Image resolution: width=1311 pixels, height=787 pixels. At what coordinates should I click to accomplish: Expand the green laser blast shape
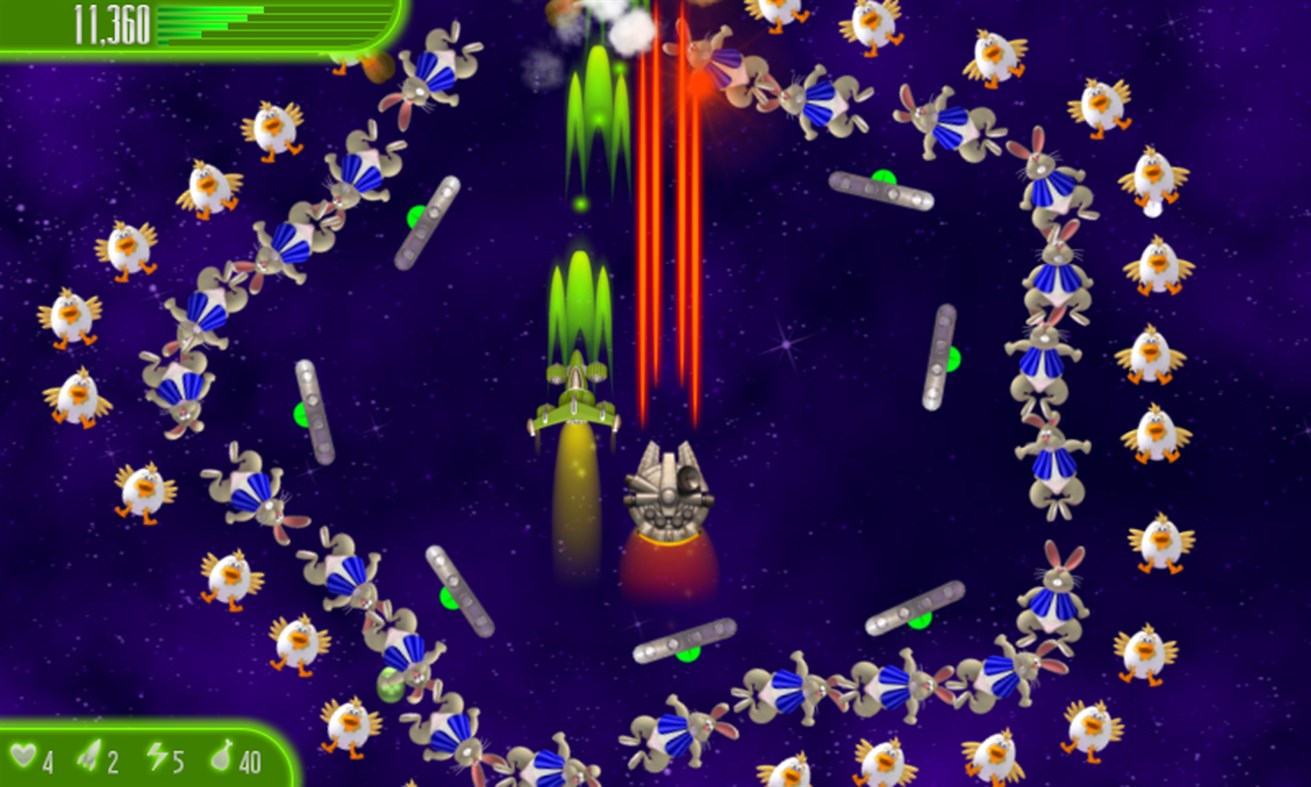pyautogui.click(x=576, y=300)
